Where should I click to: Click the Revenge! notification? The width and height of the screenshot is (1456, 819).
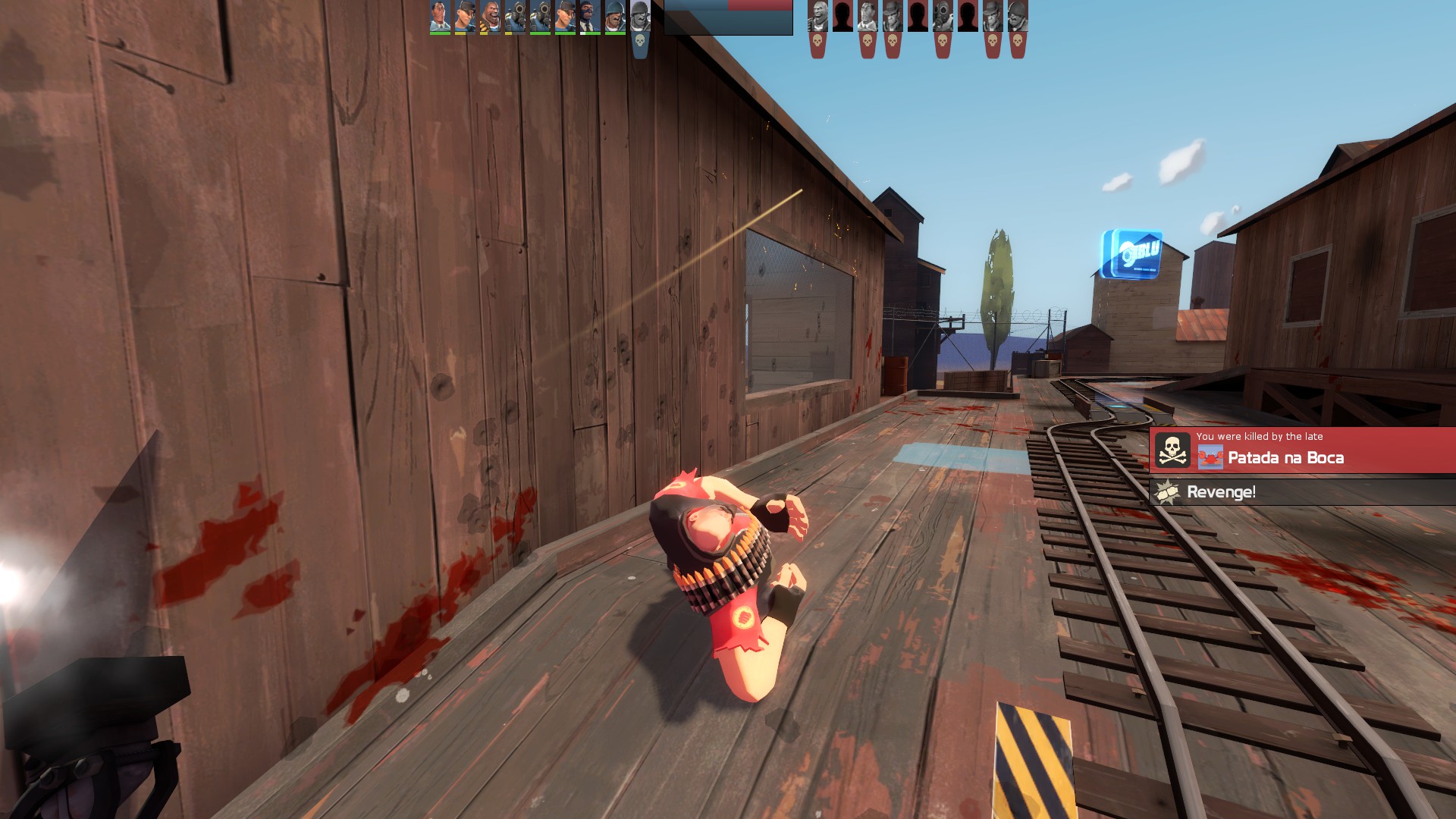point(1221,492)
